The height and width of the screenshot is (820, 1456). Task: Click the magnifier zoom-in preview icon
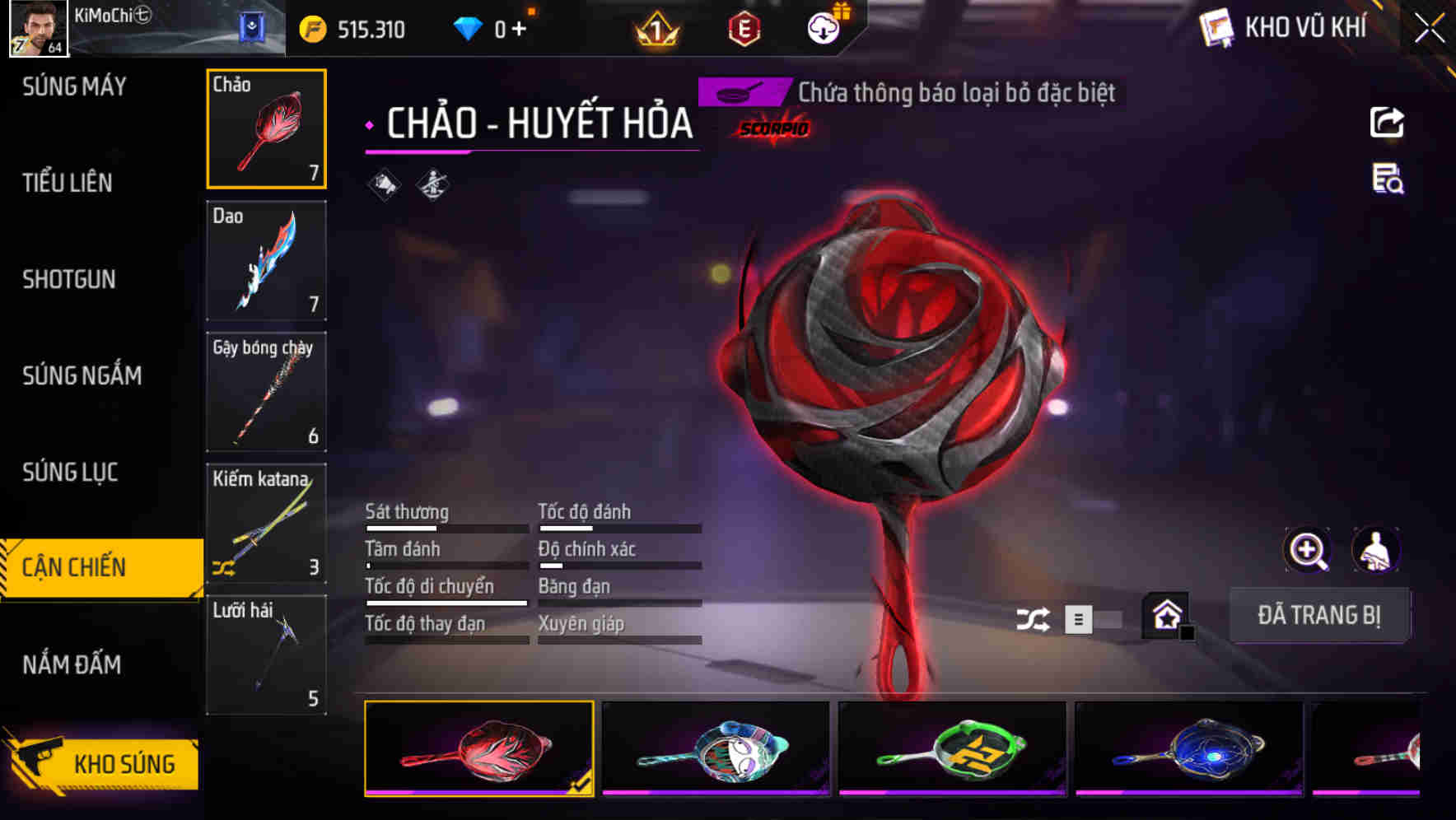pos(1308,550)
